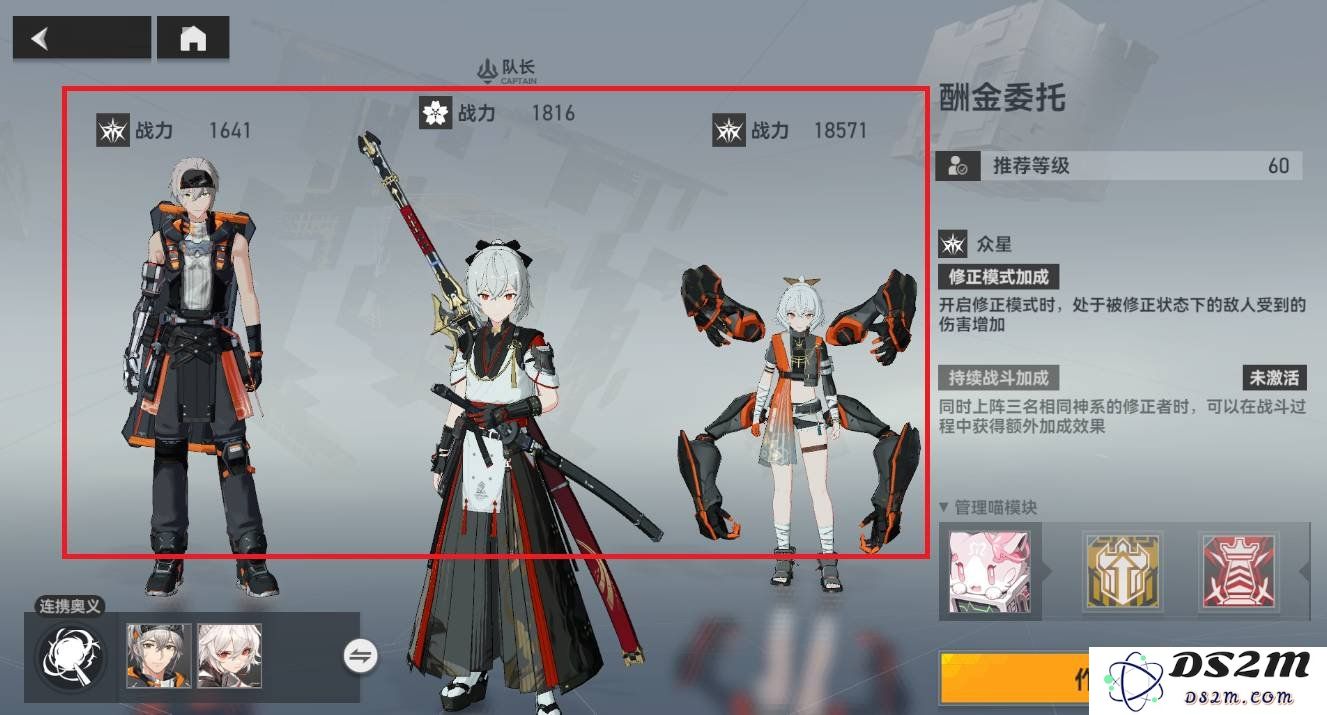Click the DS2M site watermark logo
Screen dimensions: 1327x715
point(1208,679)
